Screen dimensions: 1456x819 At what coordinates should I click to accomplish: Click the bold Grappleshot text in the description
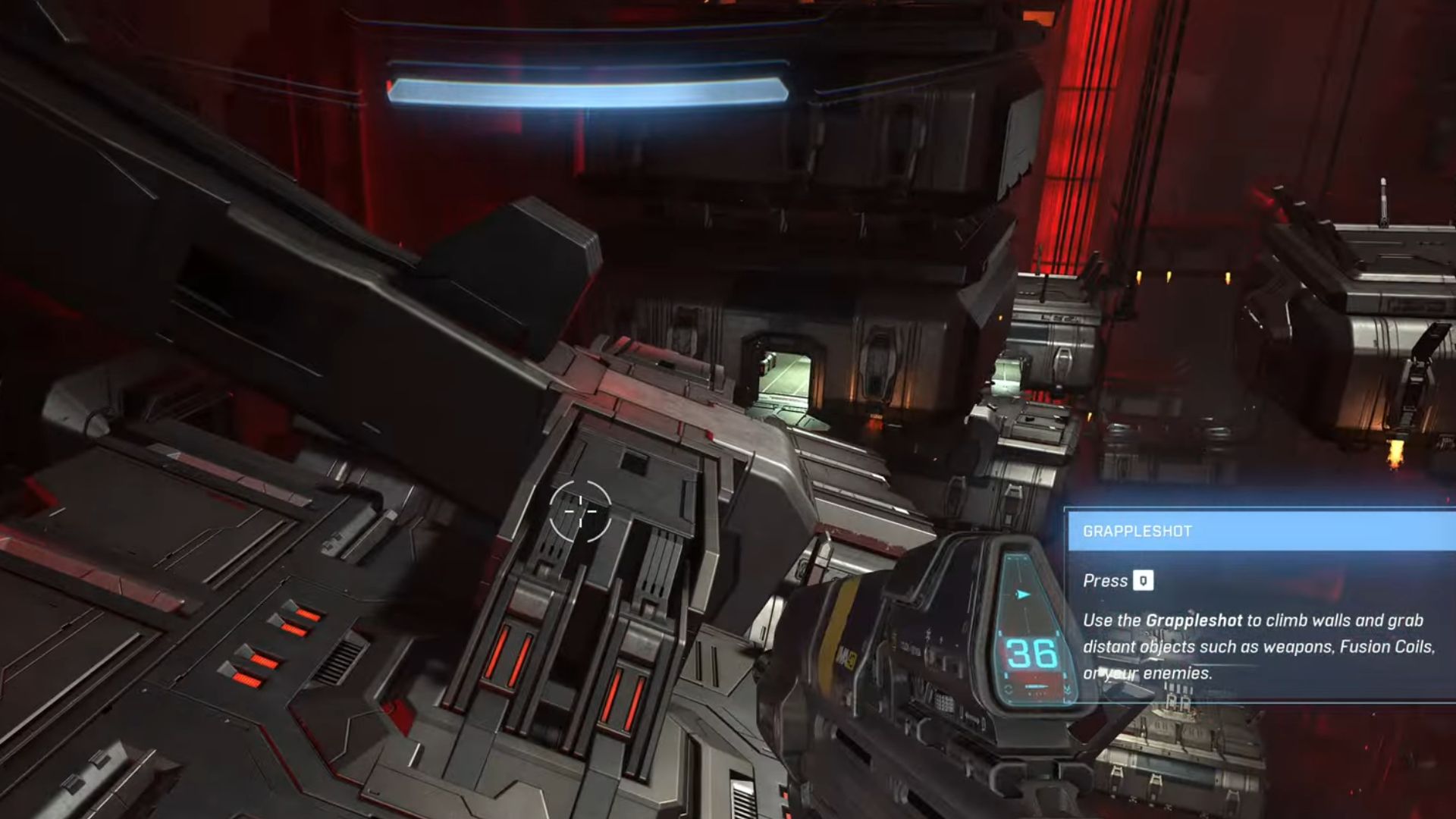(1193, 620)
